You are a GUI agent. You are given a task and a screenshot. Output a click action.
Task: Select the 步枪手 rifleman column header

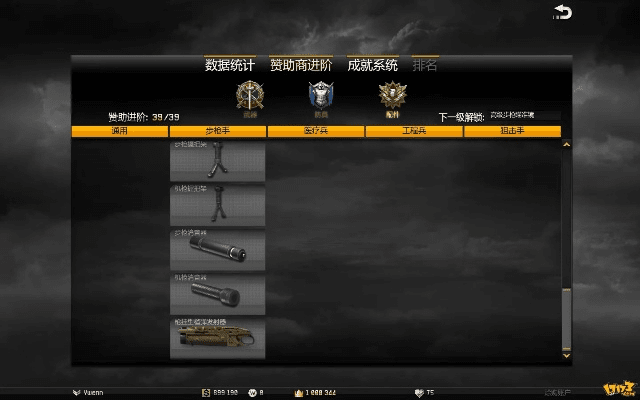point(217,131)
